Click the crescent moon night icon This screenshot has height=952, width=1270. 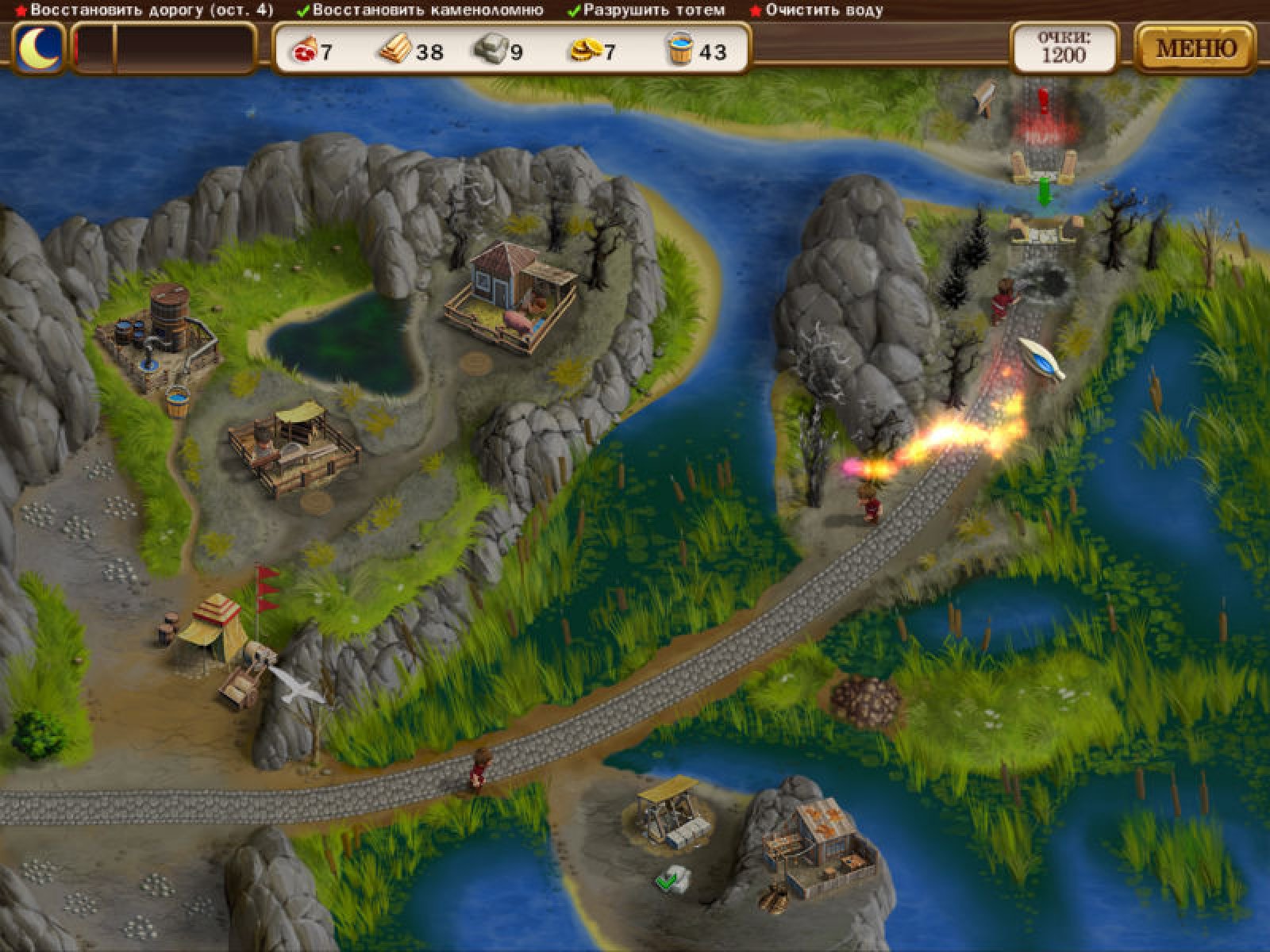point(39,49)
